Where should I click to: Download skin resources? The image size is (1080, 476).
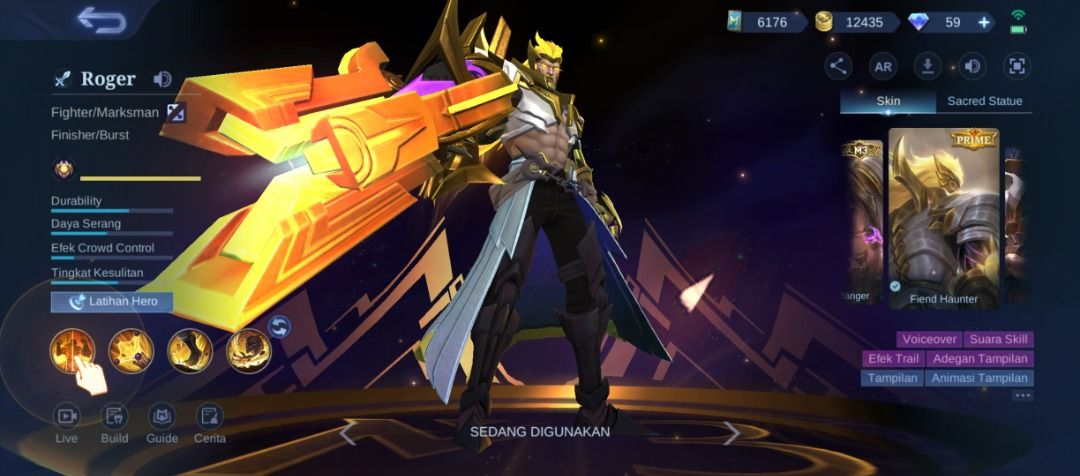[928, 67]
